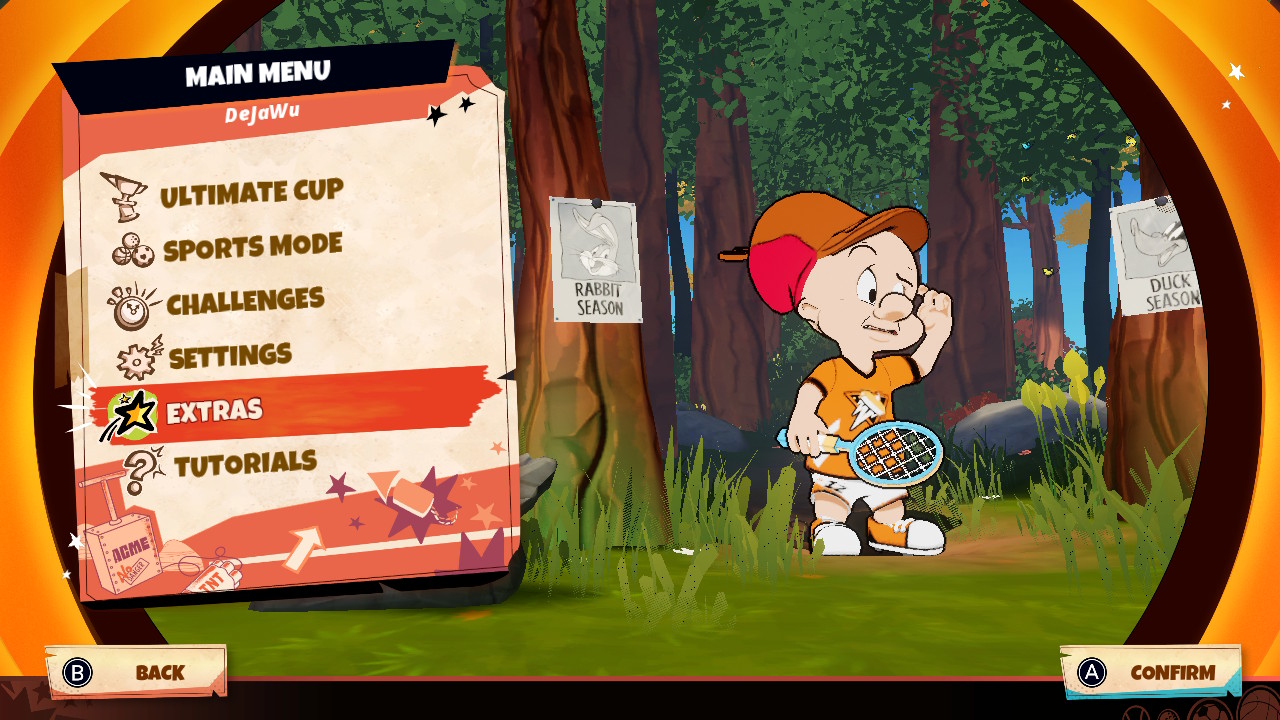
Task: Select Sports Mode from main menu
Action: [x=252, y=248]
